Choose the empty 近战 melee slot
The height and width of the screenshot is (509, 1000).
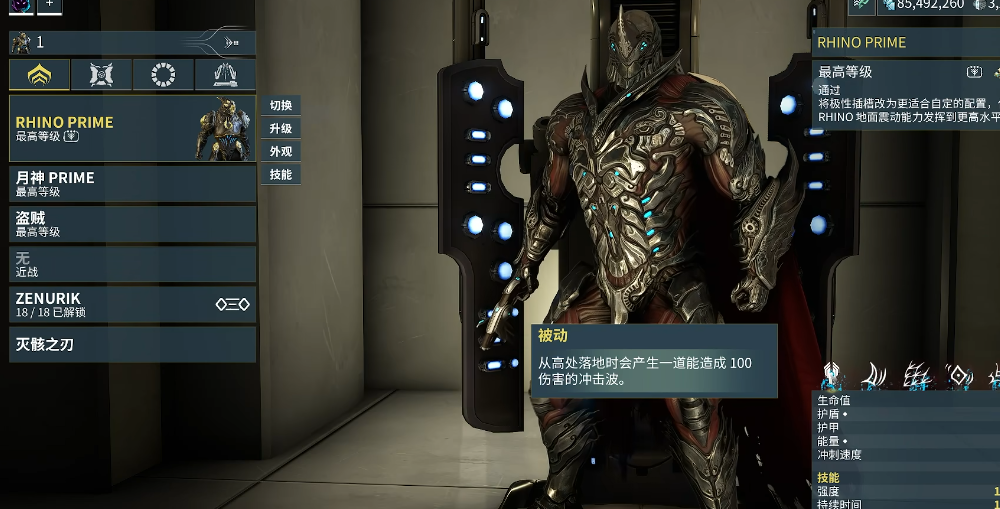132,264
